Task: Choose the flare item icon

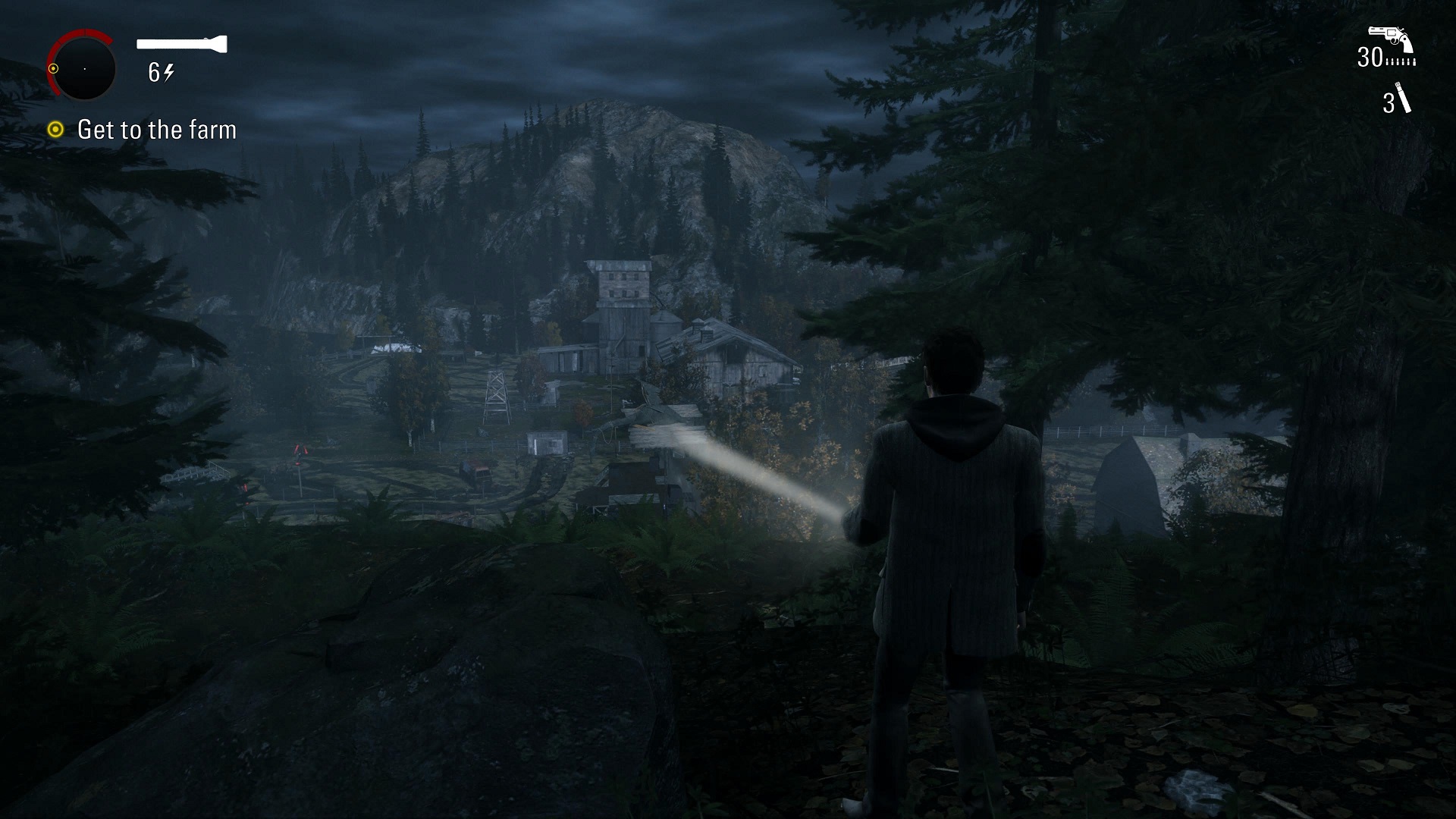Action: click(x=1404, y=99)
